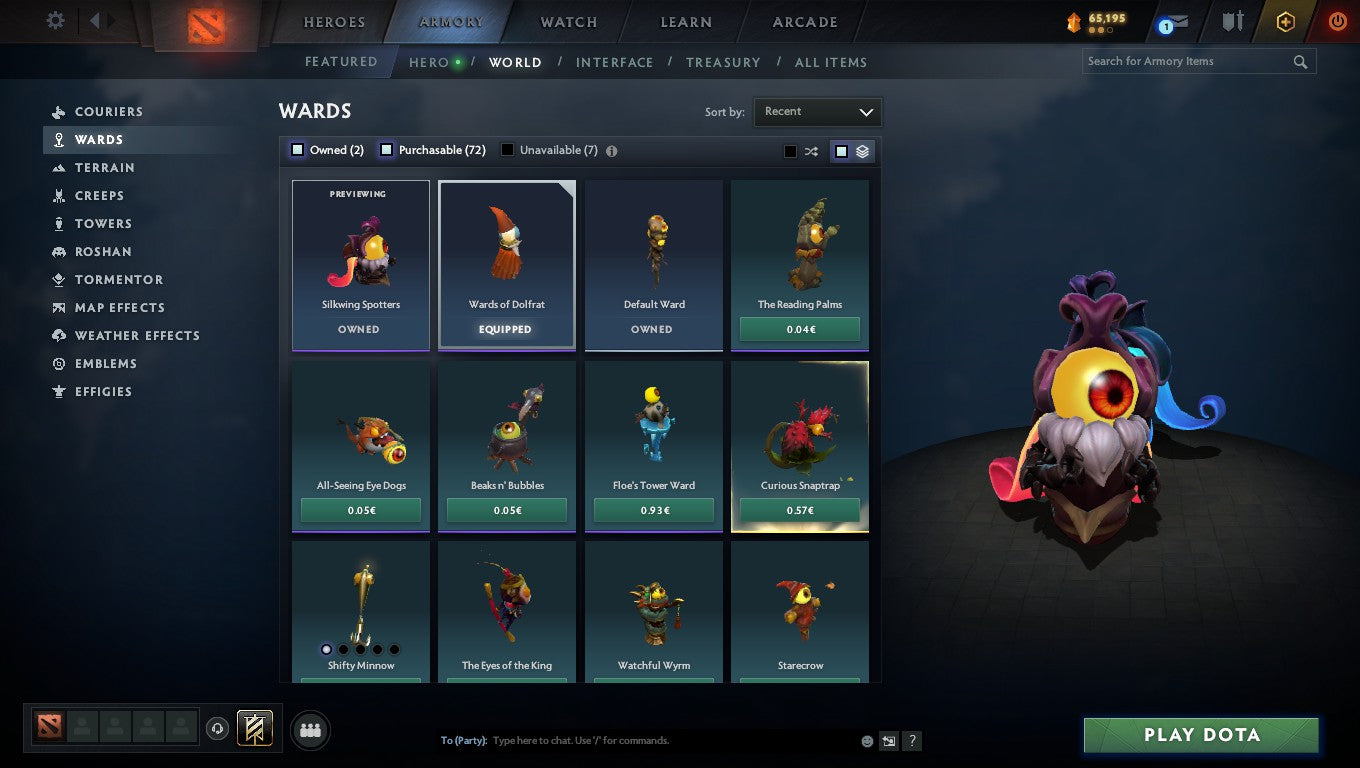Open the Watch menu in top bar

tap(568, 21)
